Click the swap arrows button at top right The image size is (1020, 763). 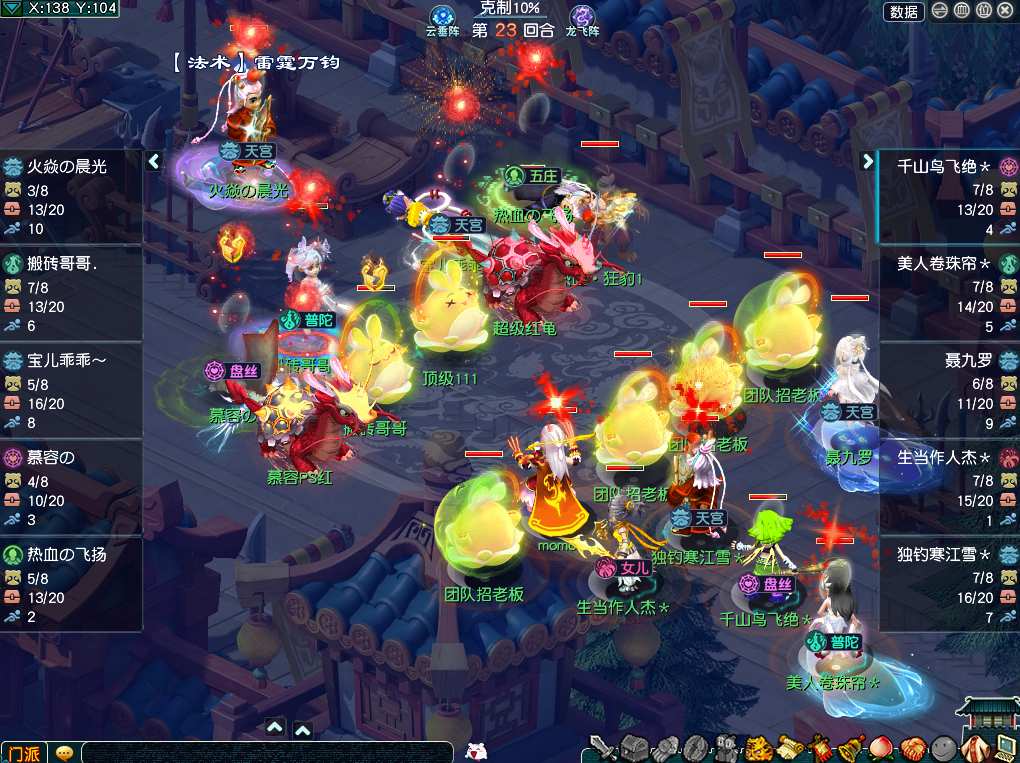(x=940, y=11)
